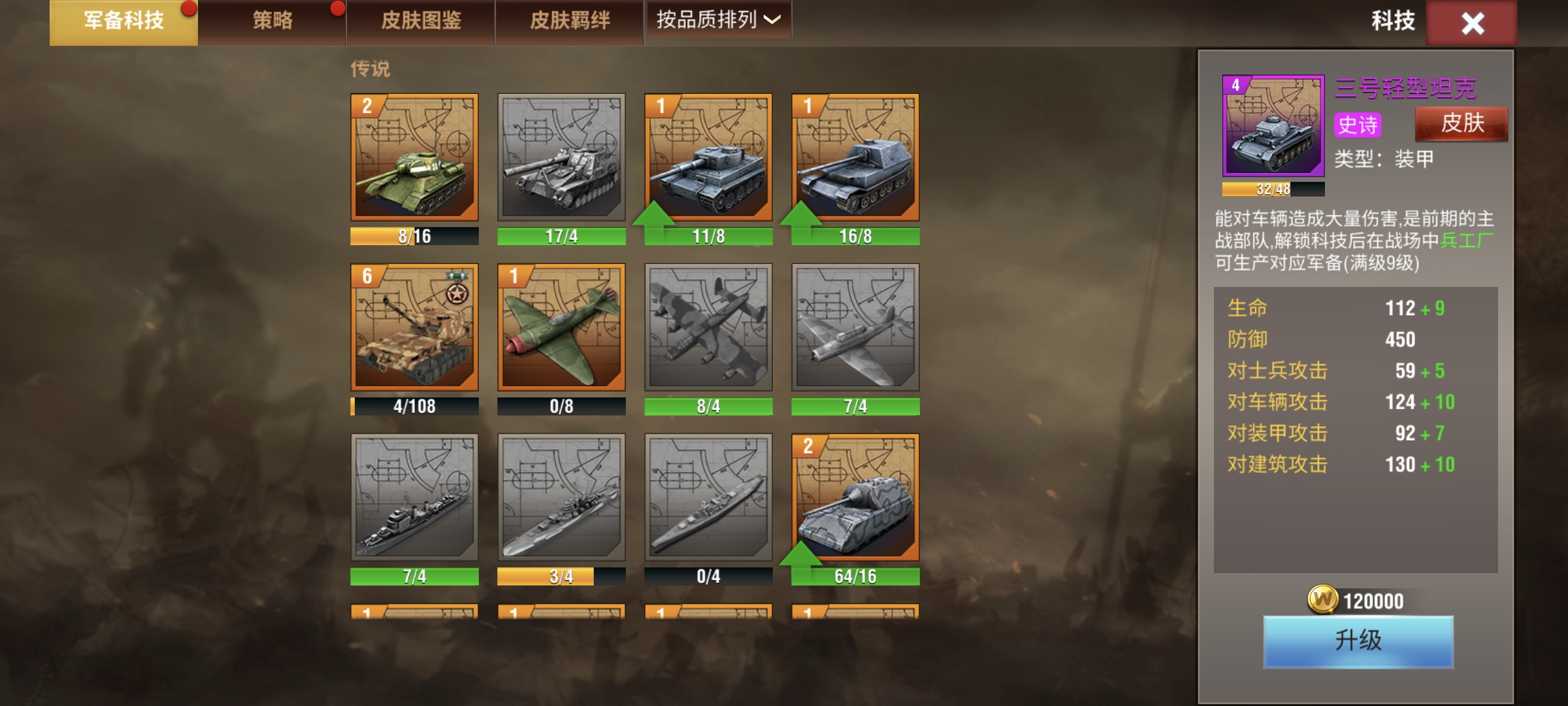The width and height of the screenshot is (1568, 706).
Task: Select the battleship card showing 0/4
Action: click(x=708, y=497)
